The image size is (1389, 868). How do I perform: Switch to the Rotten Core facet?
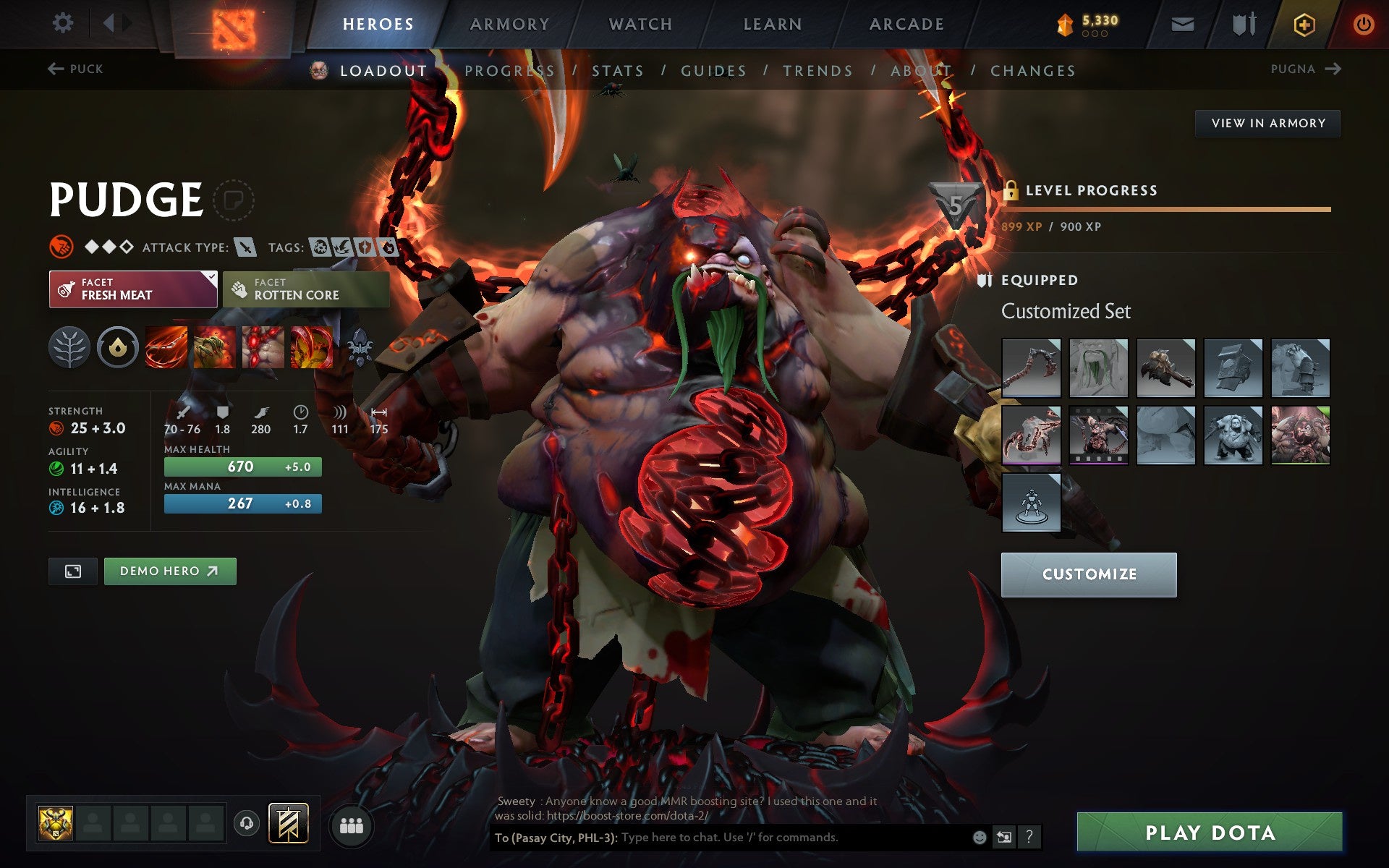point(305,289)
